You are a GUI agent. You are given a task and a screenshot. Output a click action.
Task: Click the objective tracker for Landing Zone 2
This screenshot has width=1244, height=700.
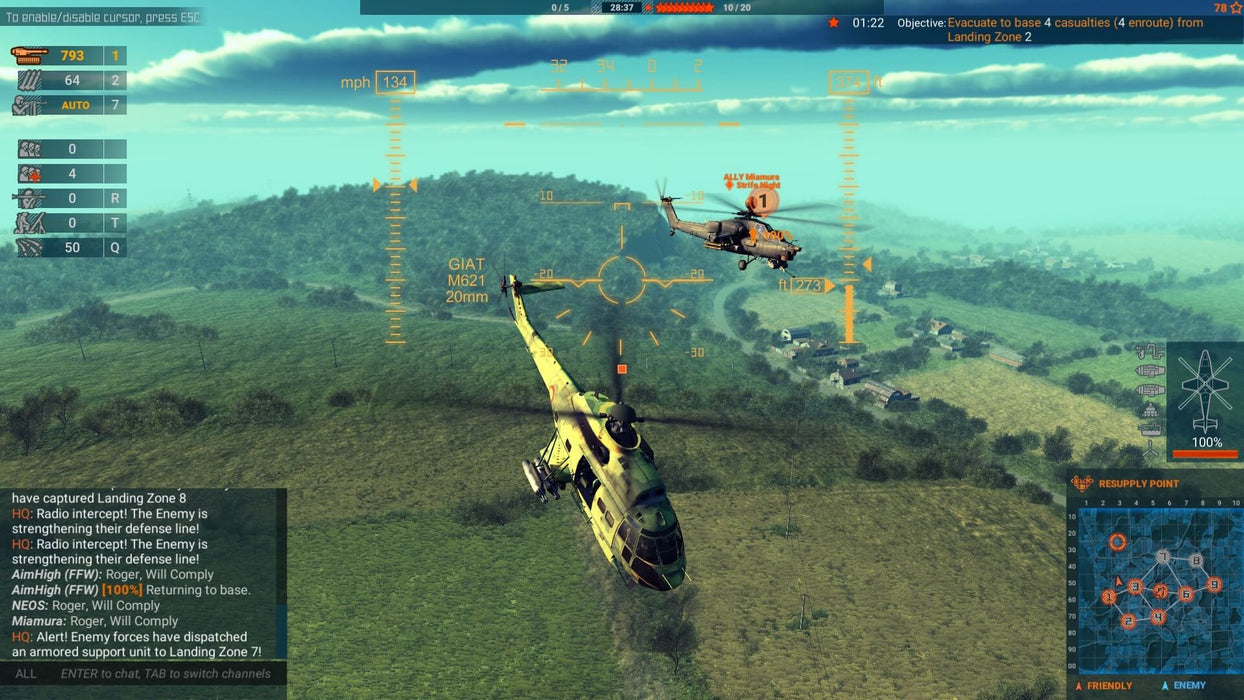pos(1075,29)
